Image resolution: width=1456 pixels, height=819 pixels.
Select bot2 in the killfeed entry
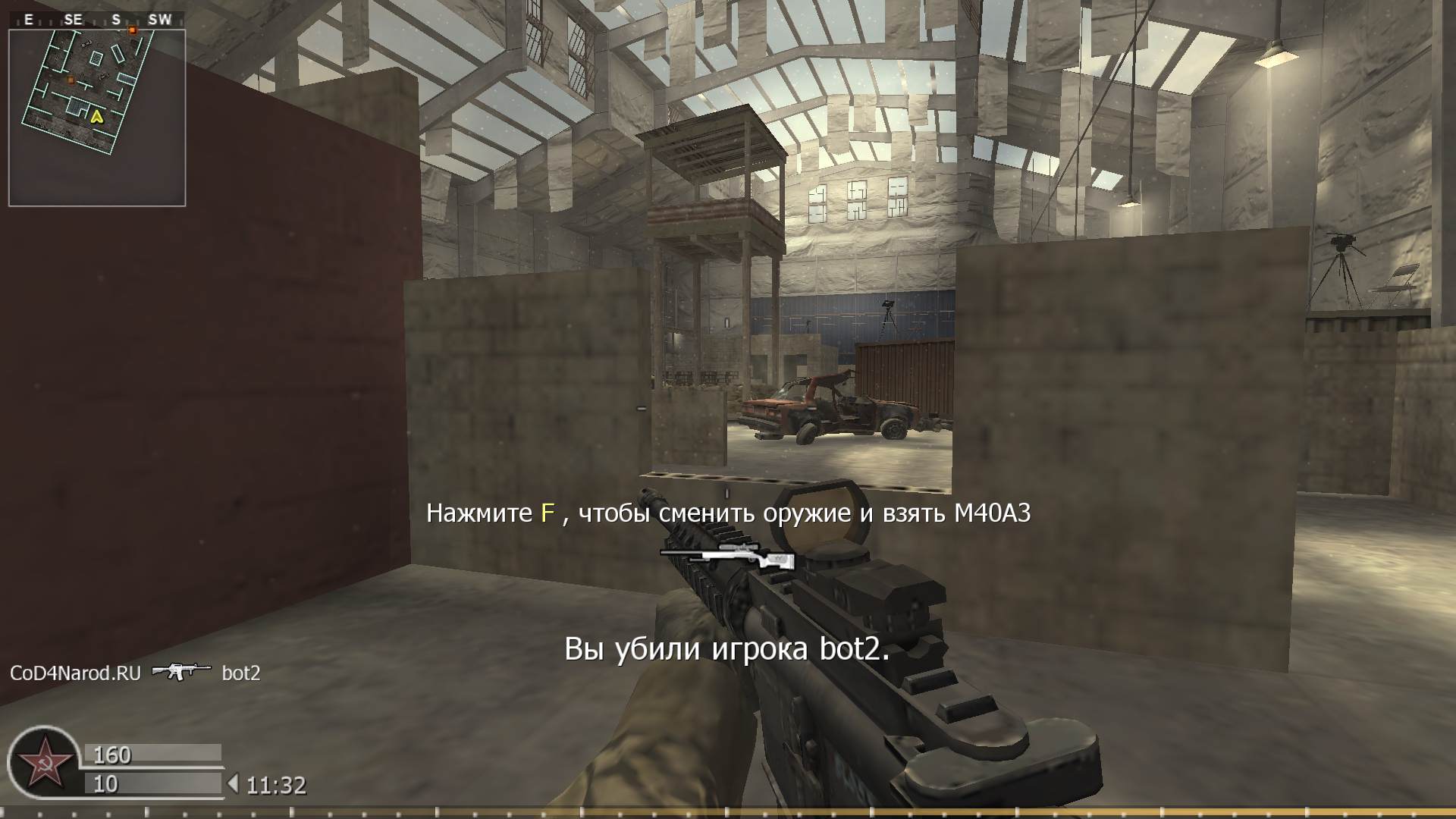point(241,672)
